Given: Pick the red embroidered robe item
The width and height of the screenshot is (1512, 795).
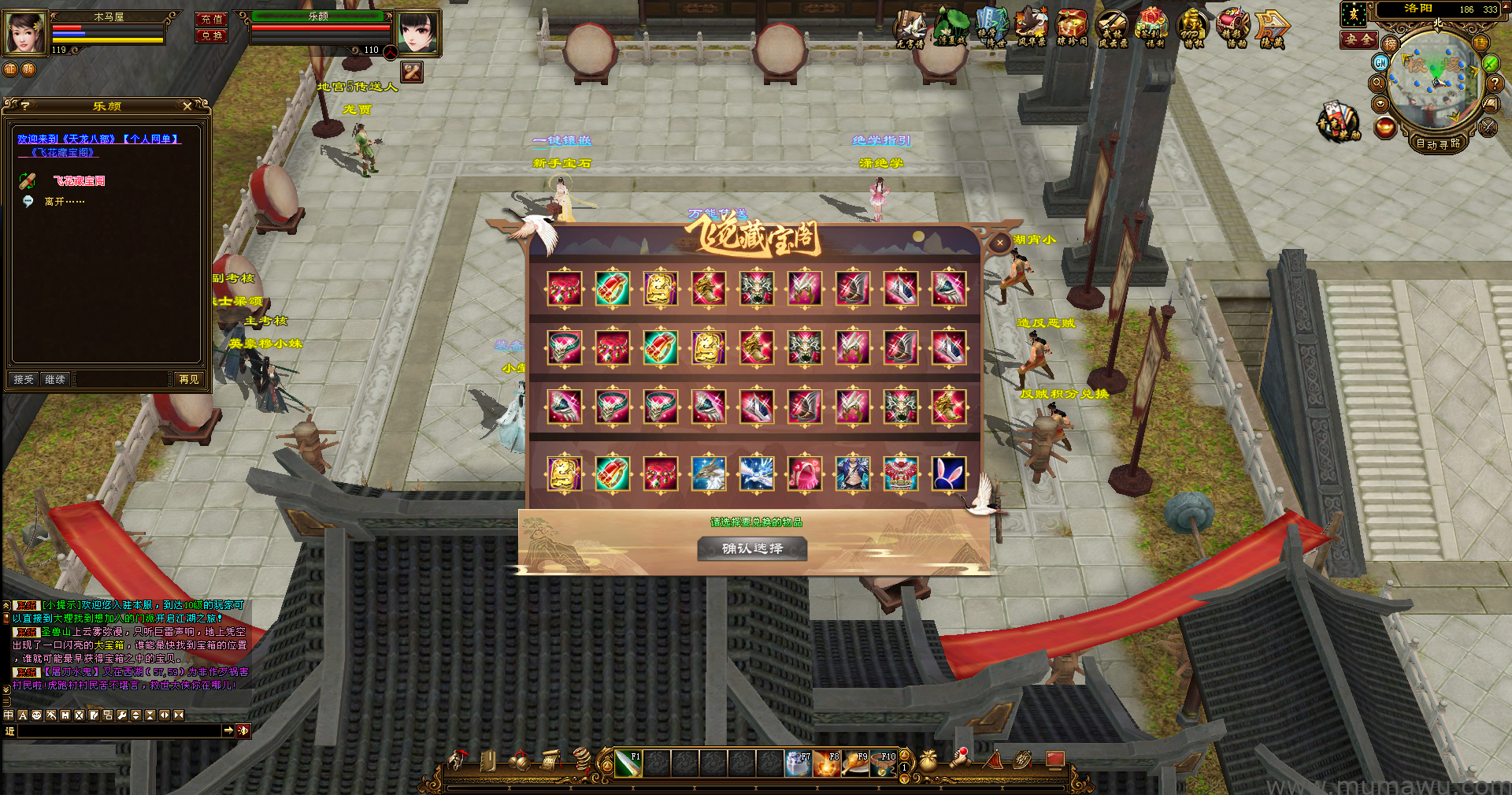Looking at the screenshot, I should 900,474.
